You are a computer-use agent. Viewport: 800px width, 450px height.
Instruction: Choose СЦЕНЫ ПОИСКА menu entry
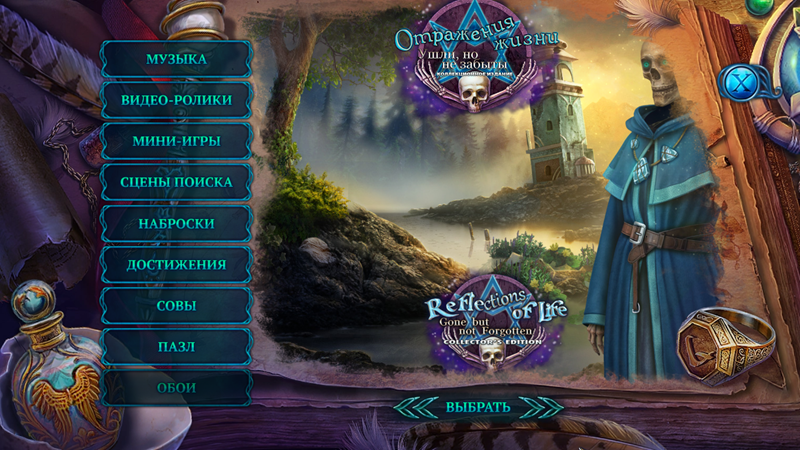[x=176, y=182]
